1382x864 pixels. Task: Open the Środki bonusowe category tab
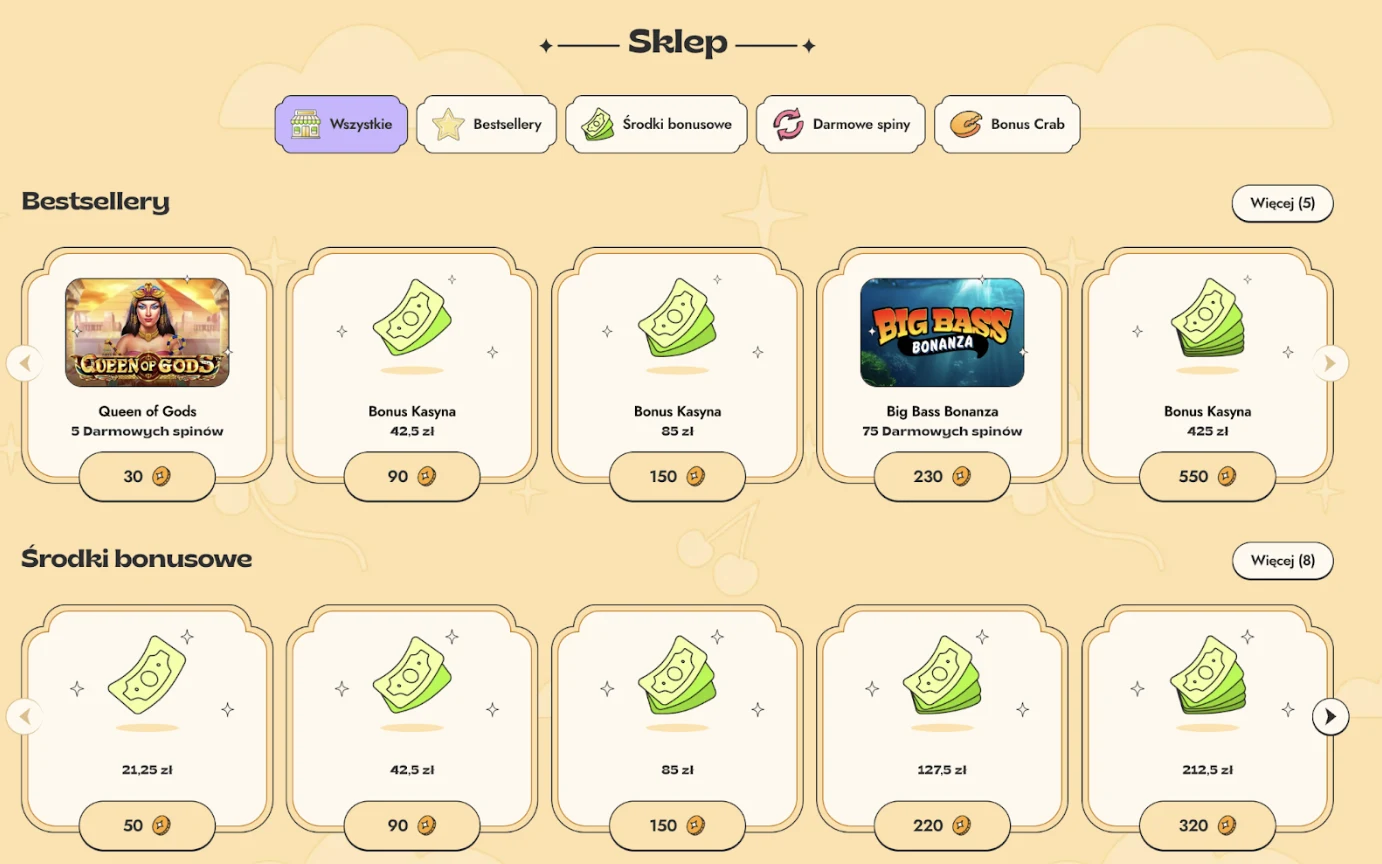656,125
